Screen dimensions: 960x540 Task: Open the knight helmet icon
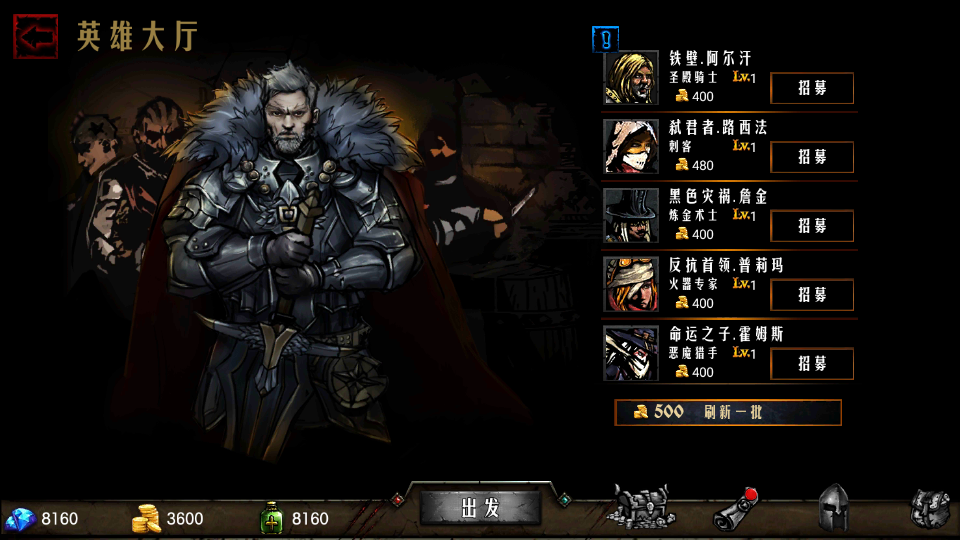[x=834, y=508]
